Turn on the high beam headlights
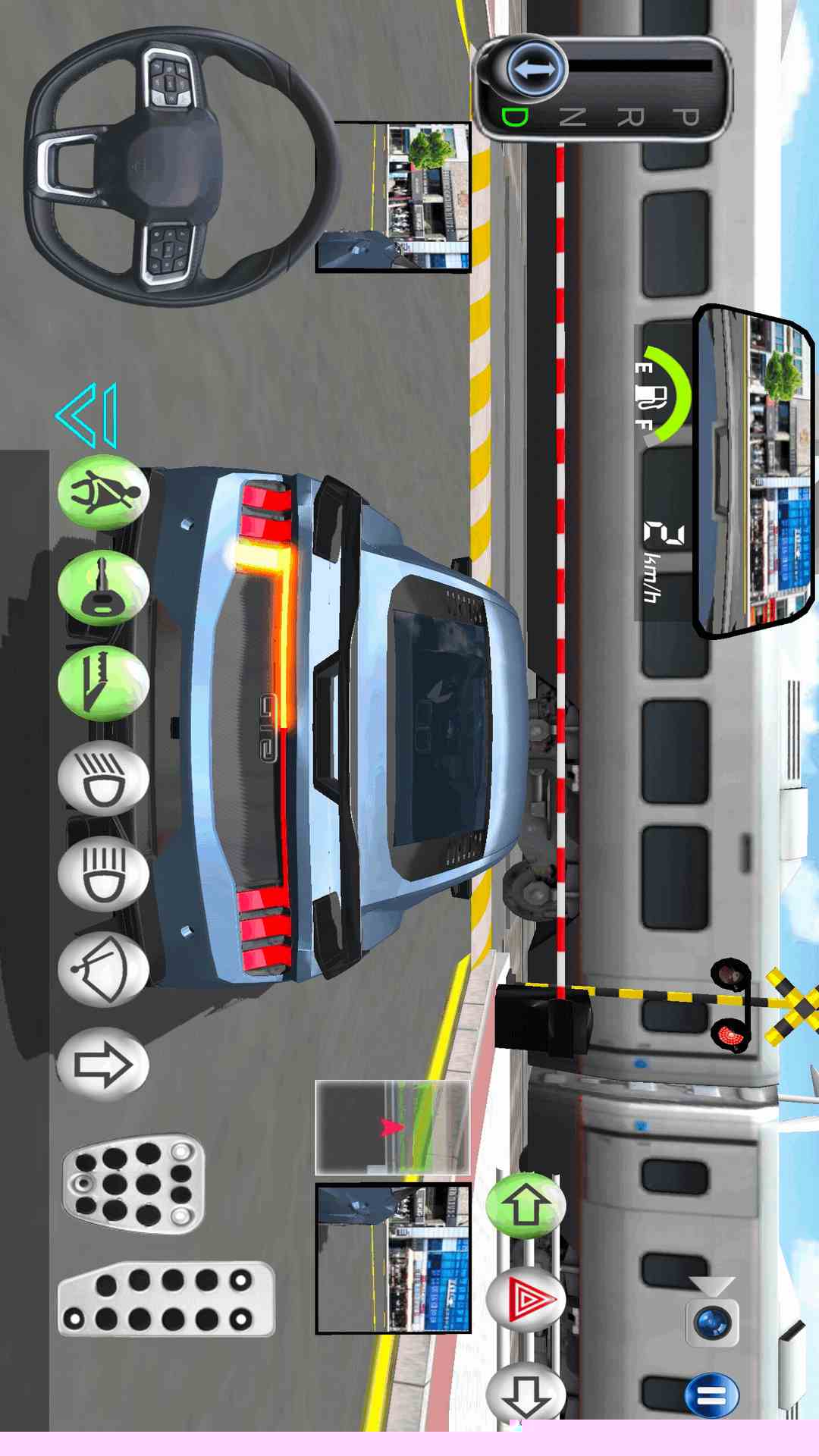The height and width of the screenshot is (1456, 819). [x=103, y=873]
